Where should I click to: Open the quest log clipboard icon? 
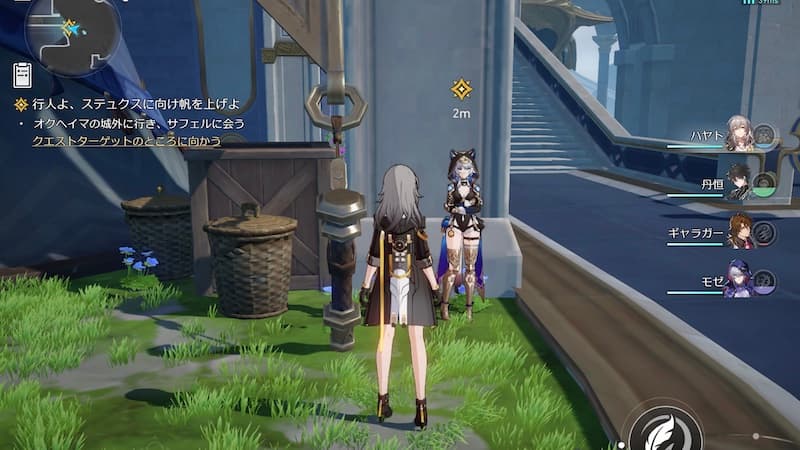click(x=22, y=75)
